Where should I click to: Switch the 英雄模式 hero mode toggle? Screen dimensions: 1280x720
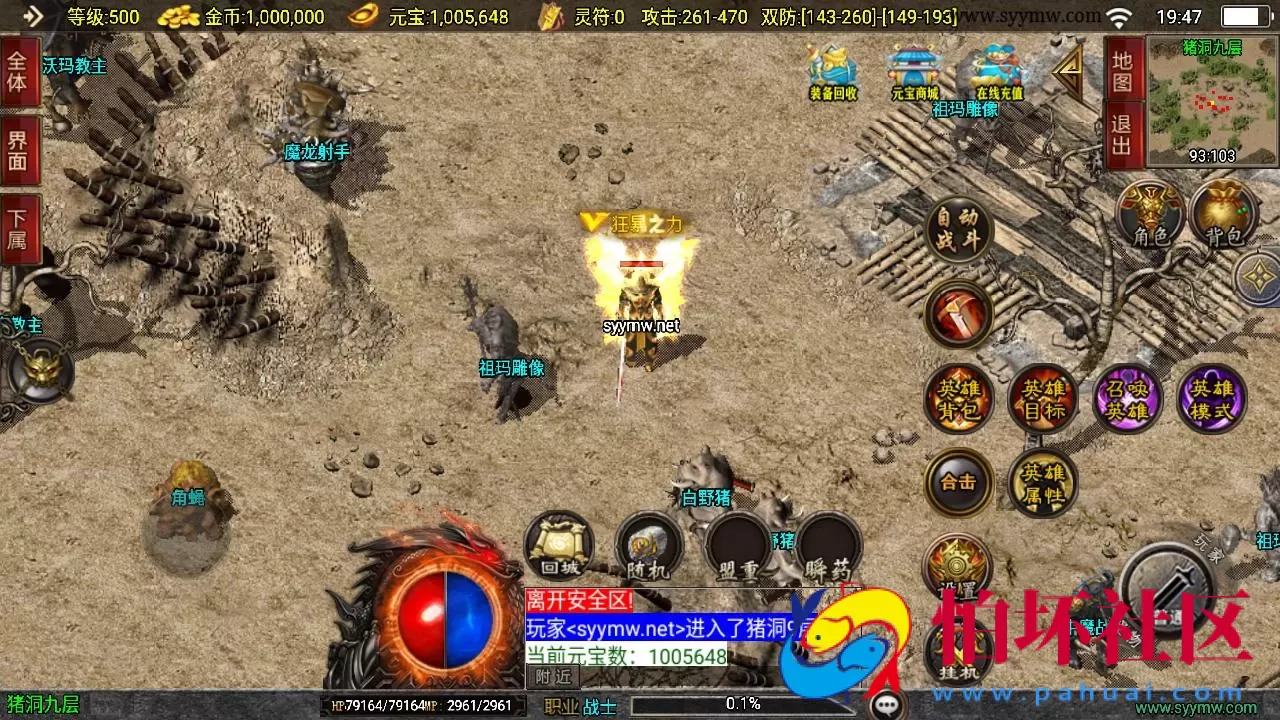click(x=1212, y=397)
